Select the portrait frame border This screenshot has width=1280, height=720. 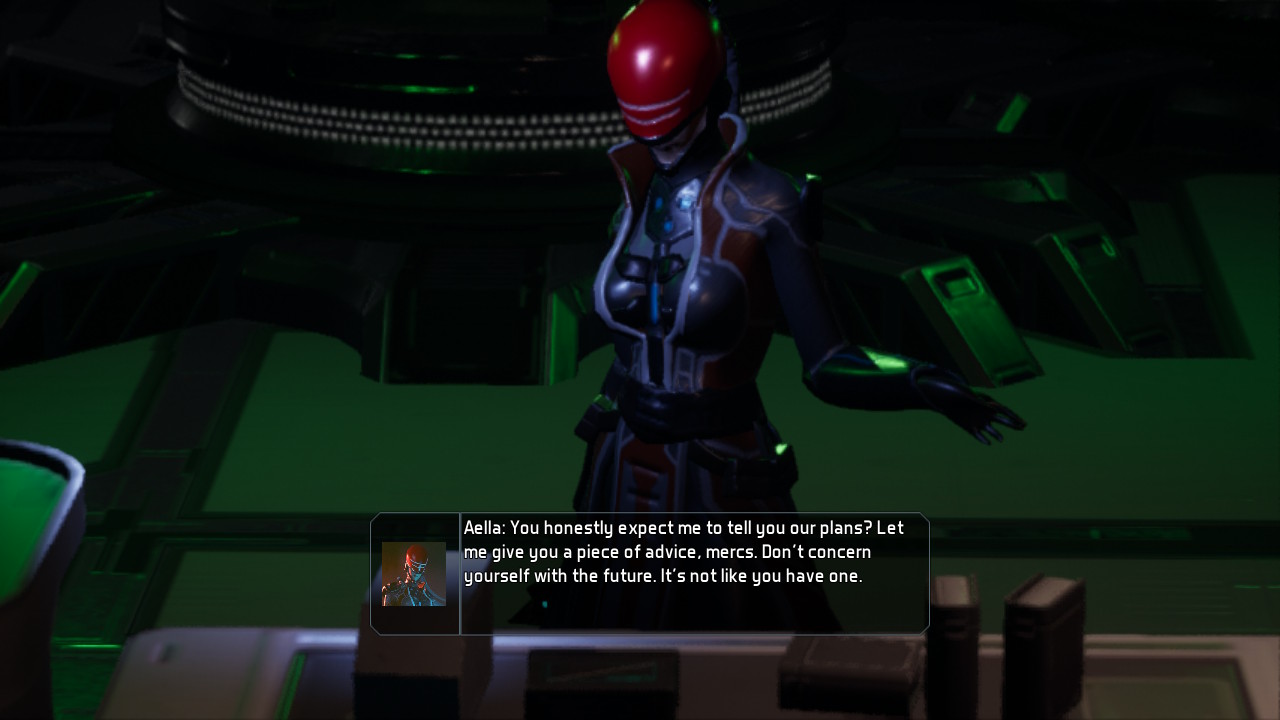point(414,541)
